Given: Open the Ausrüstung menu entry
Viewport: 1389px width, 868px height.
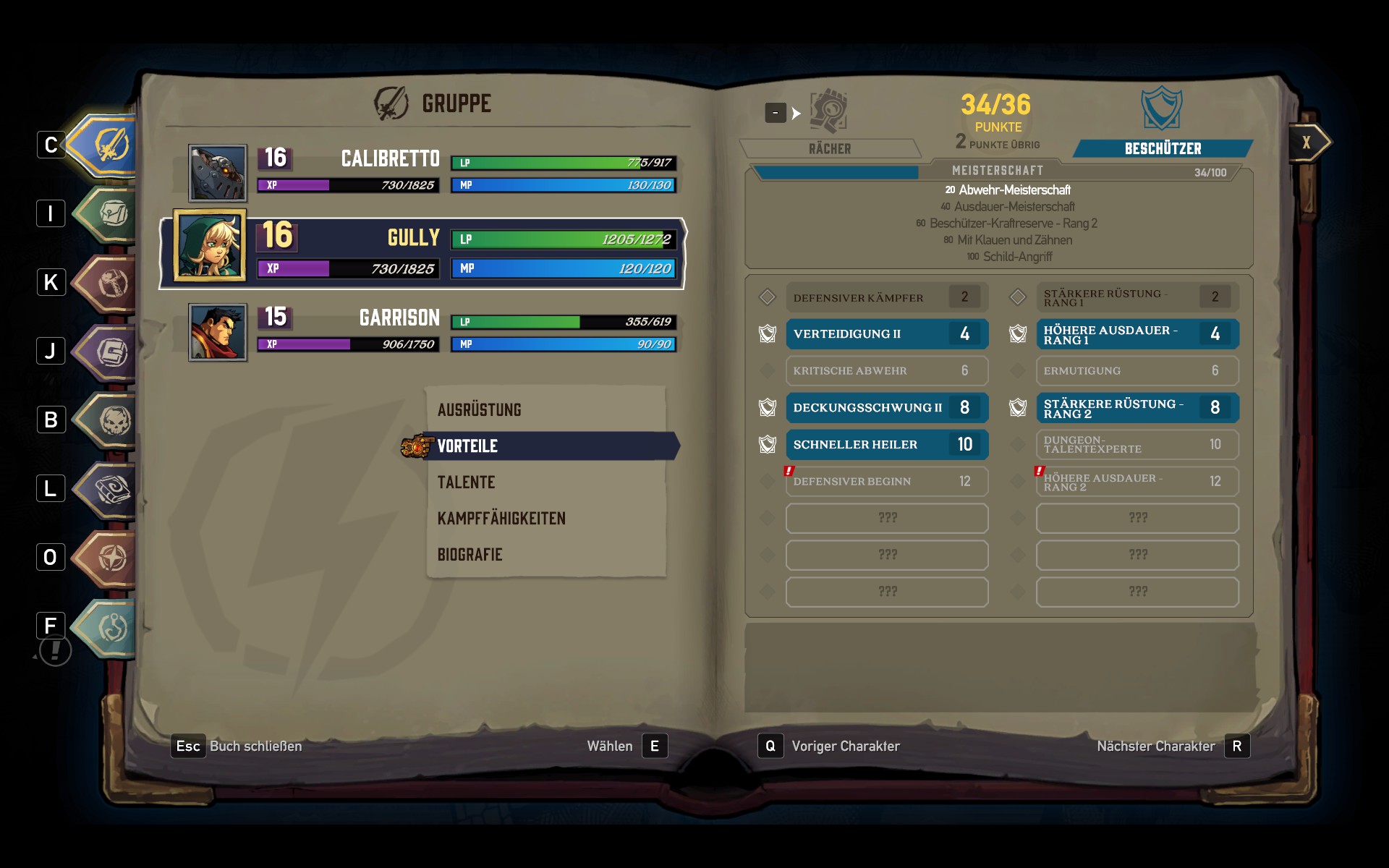Looking at the screenshot, I should [x=479, y=409].
